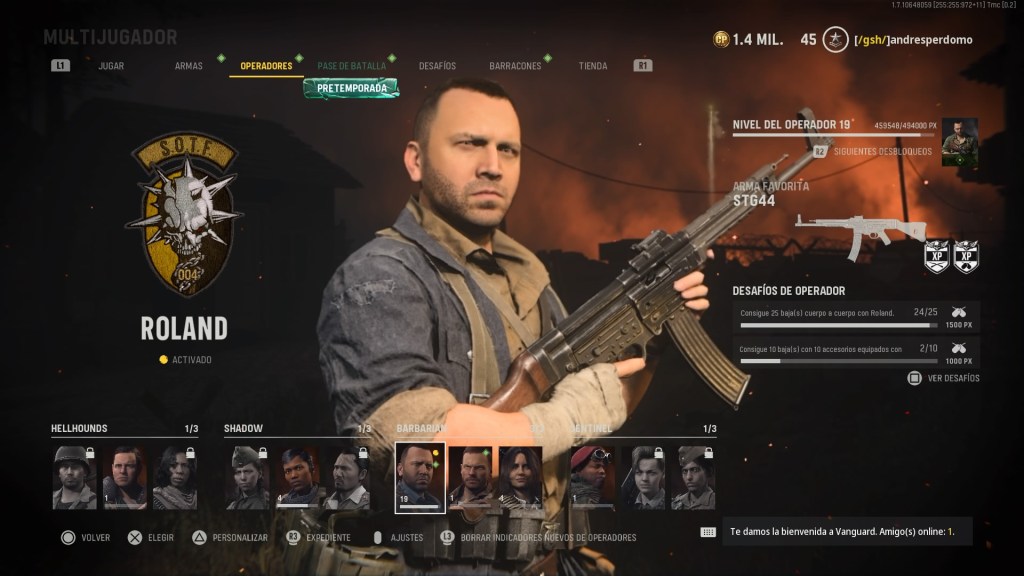Click the welcome to Vanguard message bar

[845, 531]
